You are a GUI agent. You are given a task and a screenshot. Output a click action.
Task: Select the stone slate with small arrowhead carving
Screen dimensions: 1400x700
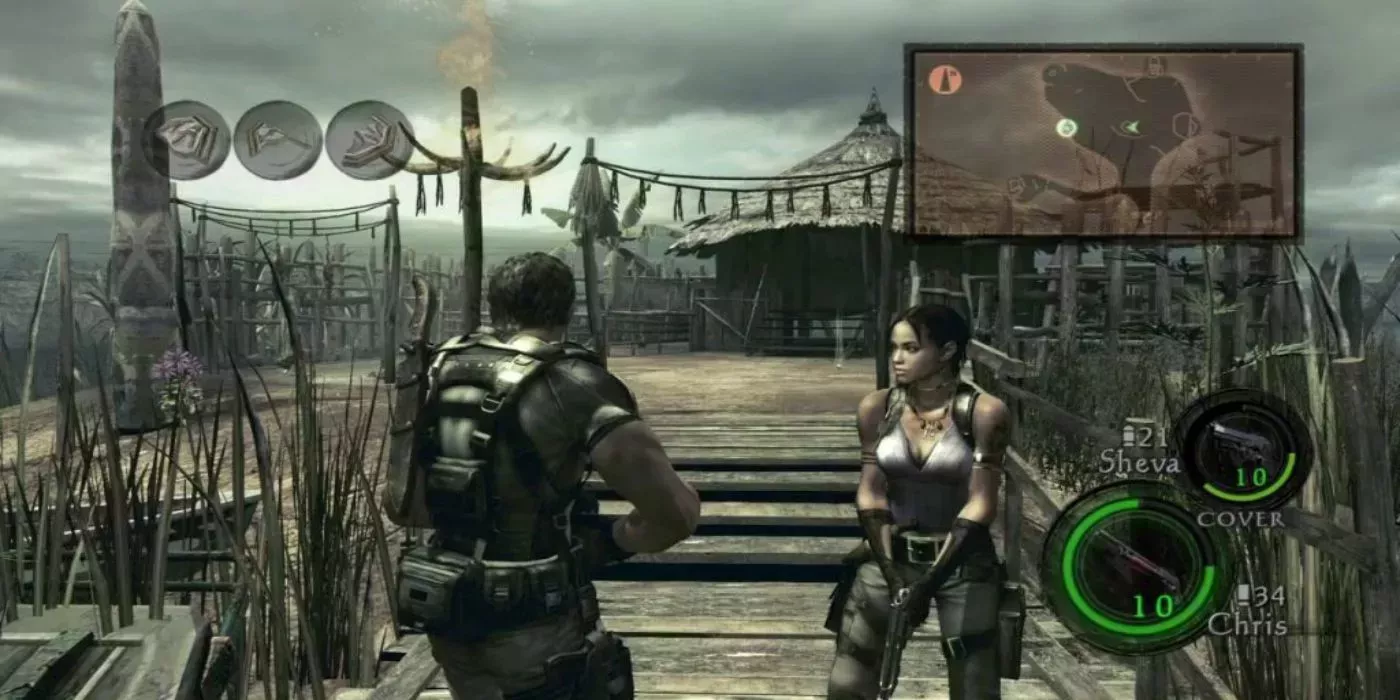(277, 140)
